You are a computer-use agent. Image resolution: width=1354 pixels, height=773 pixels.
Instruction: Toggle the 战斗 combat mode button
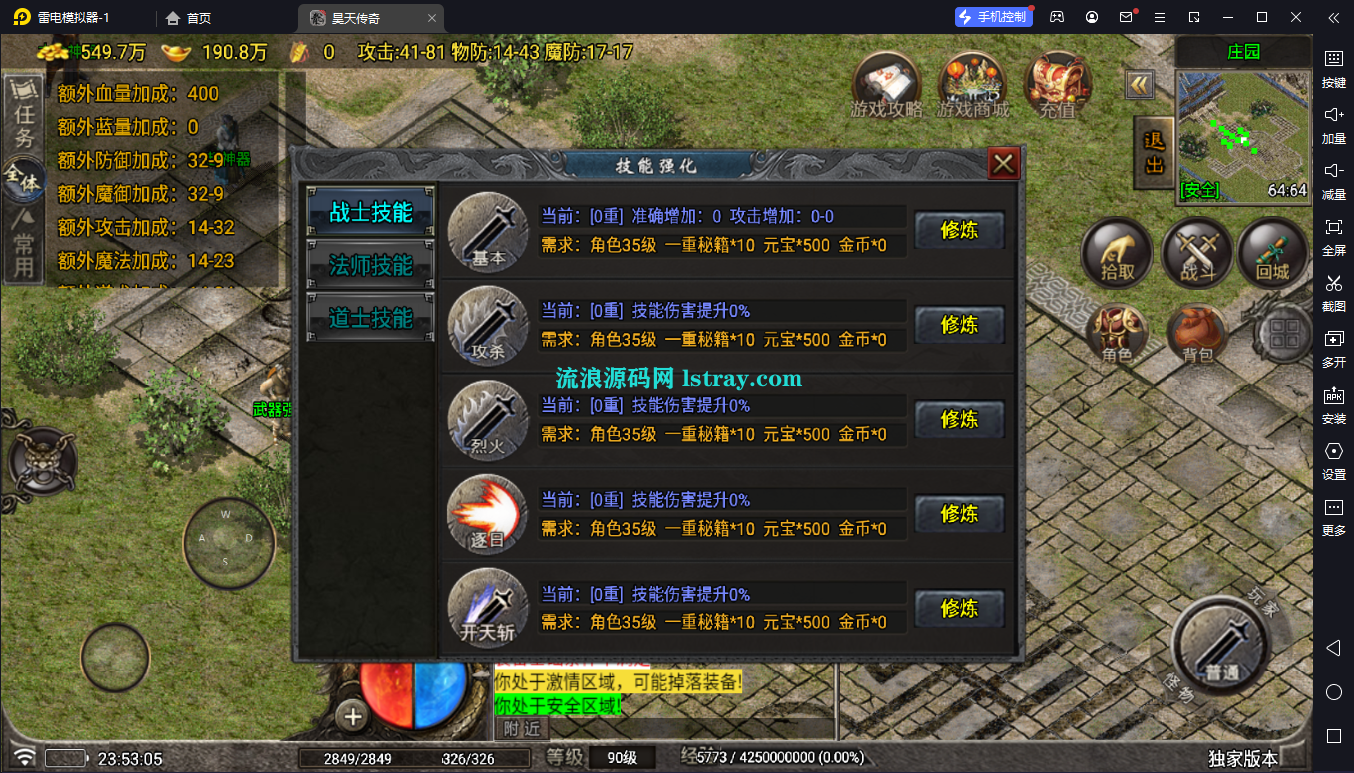(1196, 253)
